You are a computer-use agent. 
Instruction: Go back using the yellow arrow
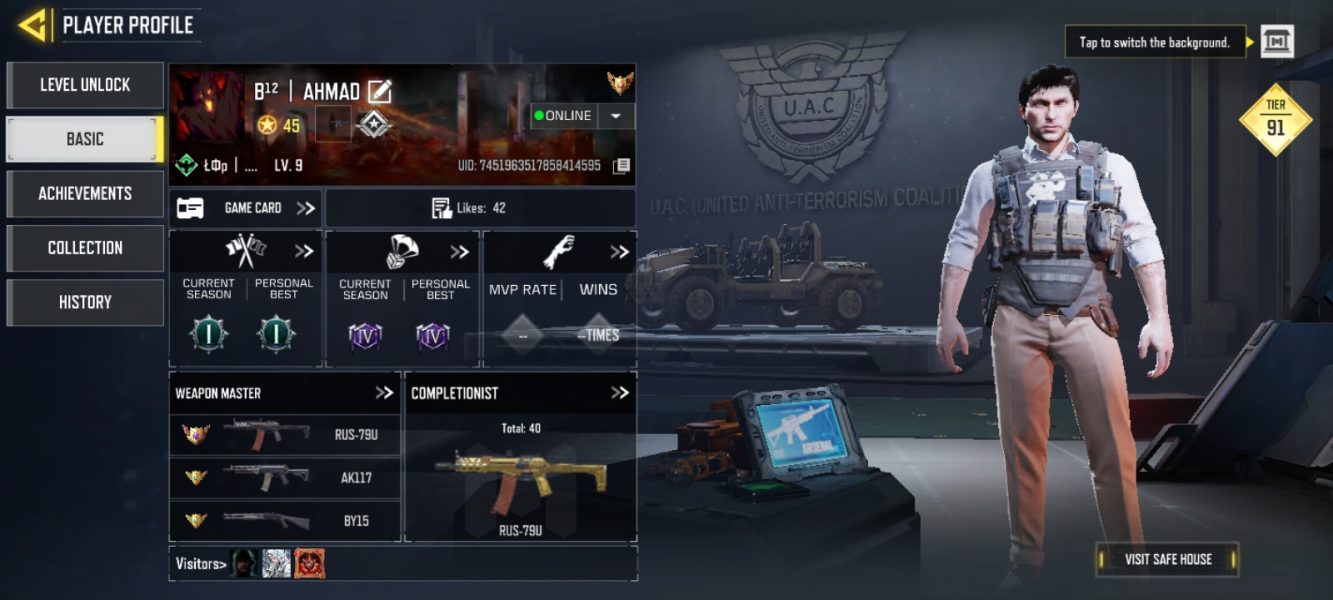pyautogui.click(x=34, y=25)
